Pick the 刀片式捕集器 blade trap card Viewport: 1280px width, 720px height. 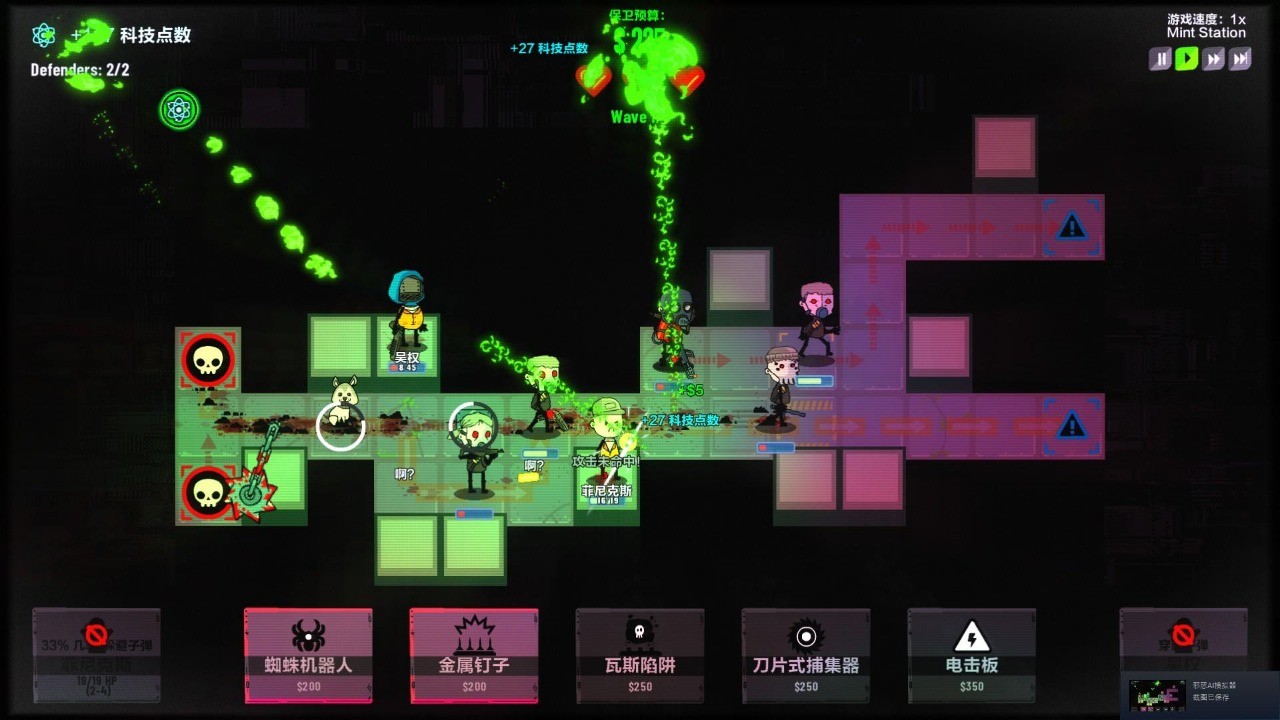(806, 655)
